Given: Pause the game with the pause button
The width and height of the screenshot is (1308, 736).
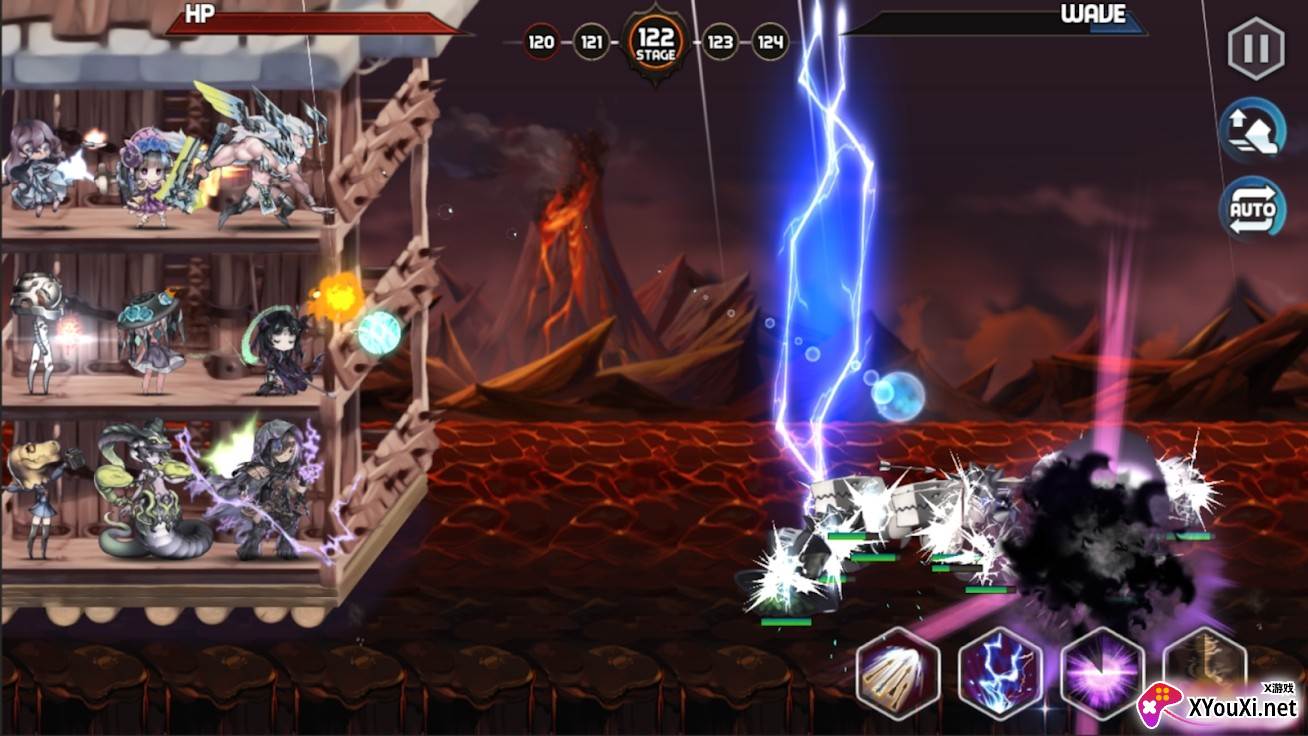Looking at the screenshot, I should [1255, 49].
